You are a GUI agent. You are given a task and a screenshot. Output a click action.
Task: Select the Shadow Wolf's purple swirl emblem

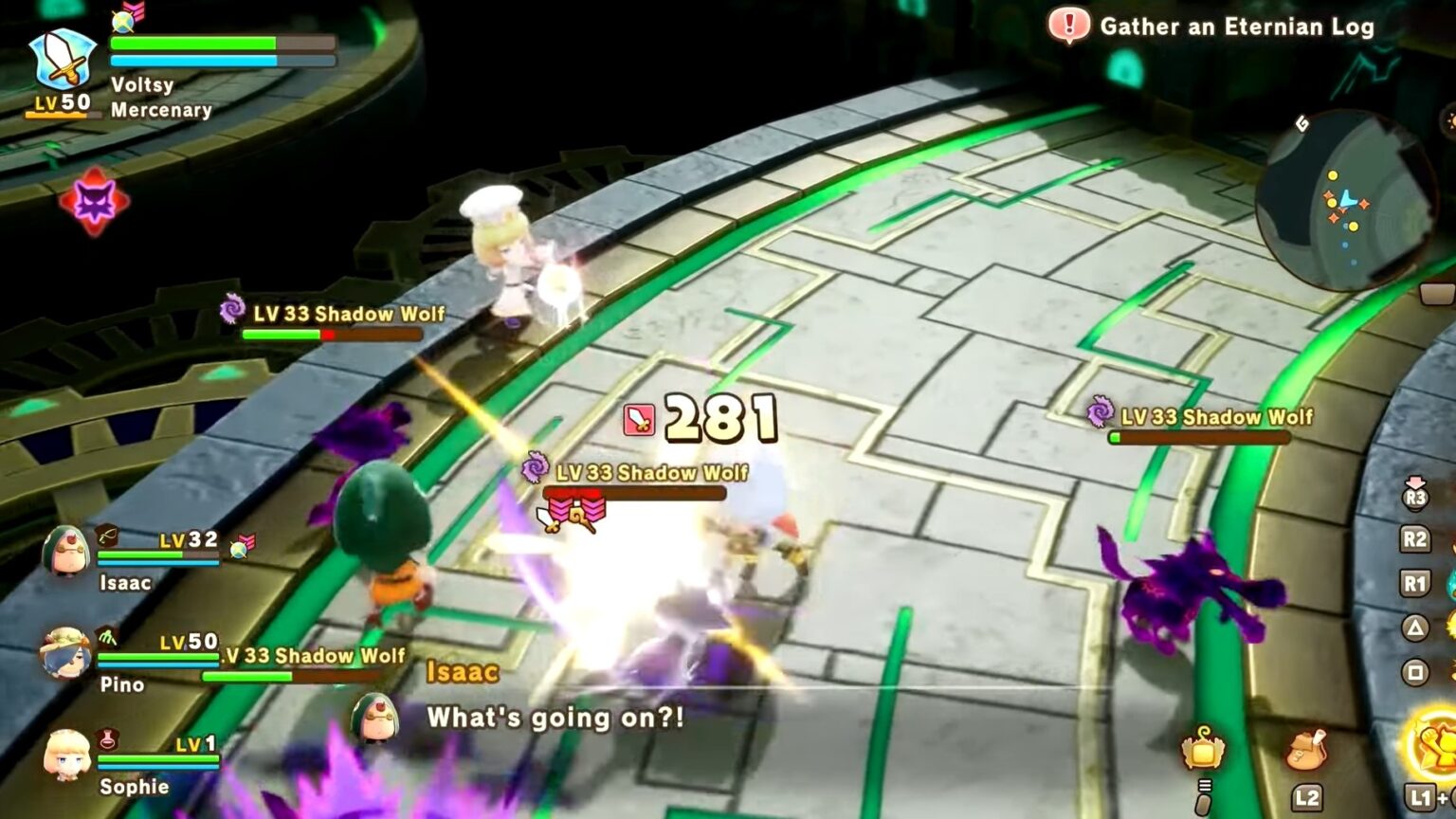(x=537, y=469)
